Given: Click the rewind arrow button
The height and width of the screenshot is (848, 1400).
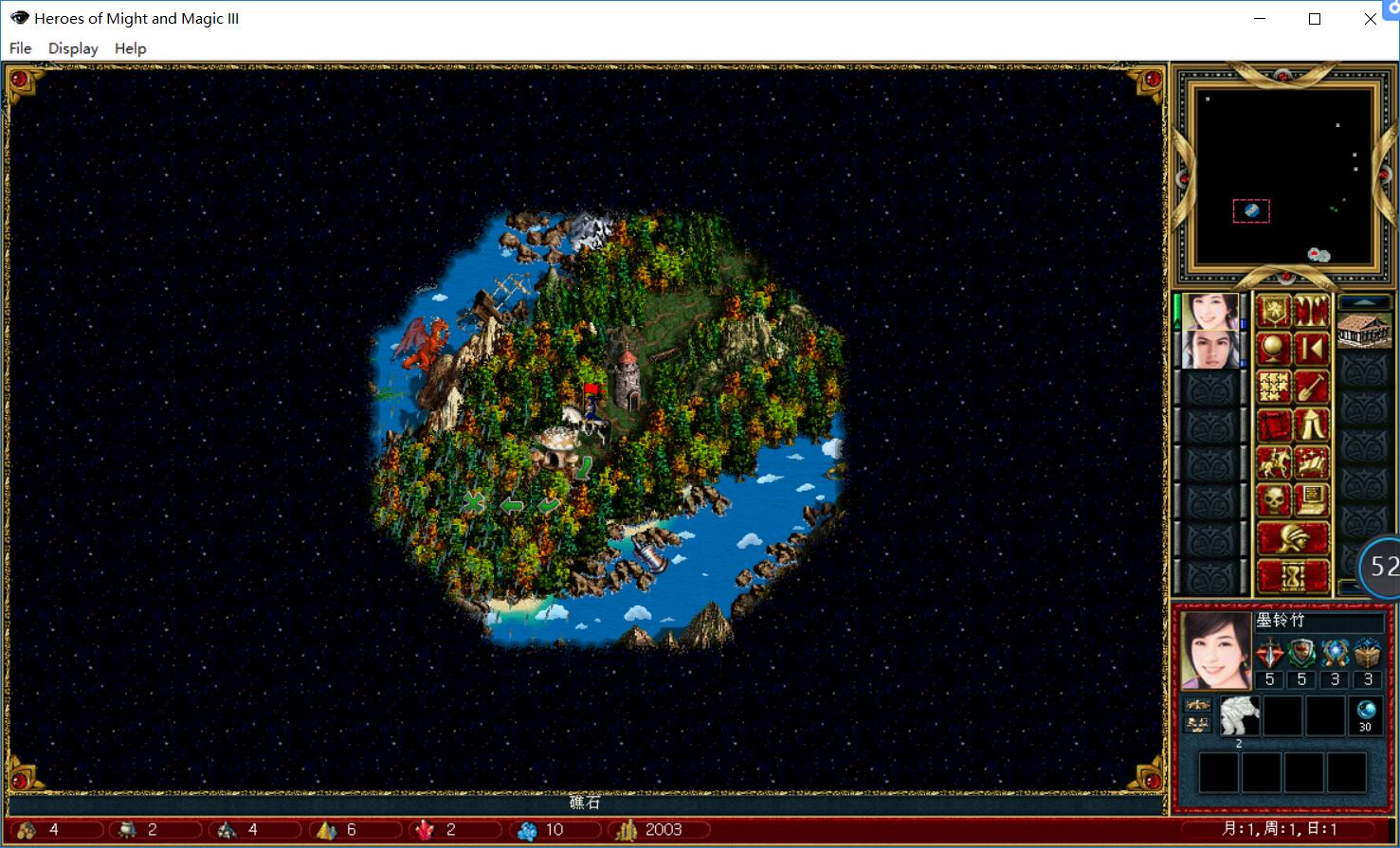Looking at the screenshot, I should (x=1312, y=349).
